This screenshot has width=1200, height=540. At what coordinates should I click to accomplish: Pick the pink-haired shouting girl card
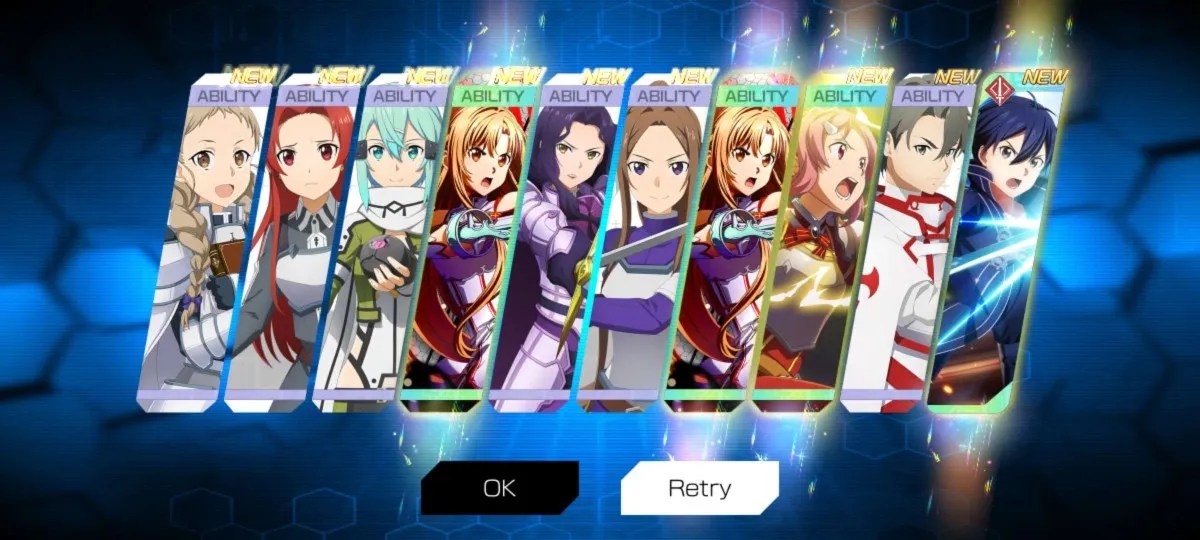click(816, 250)
